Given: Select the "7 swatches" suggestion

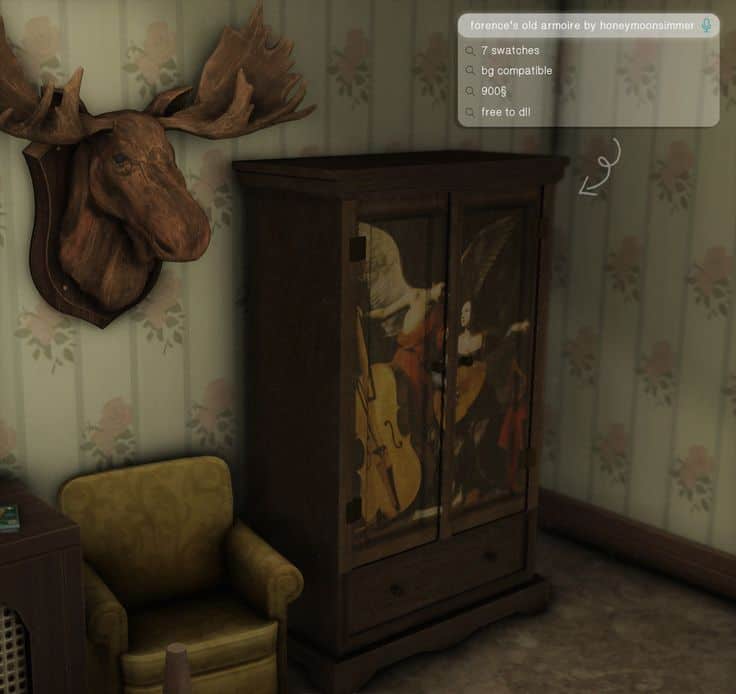Looking at the screenshot, I should point(510,50).
